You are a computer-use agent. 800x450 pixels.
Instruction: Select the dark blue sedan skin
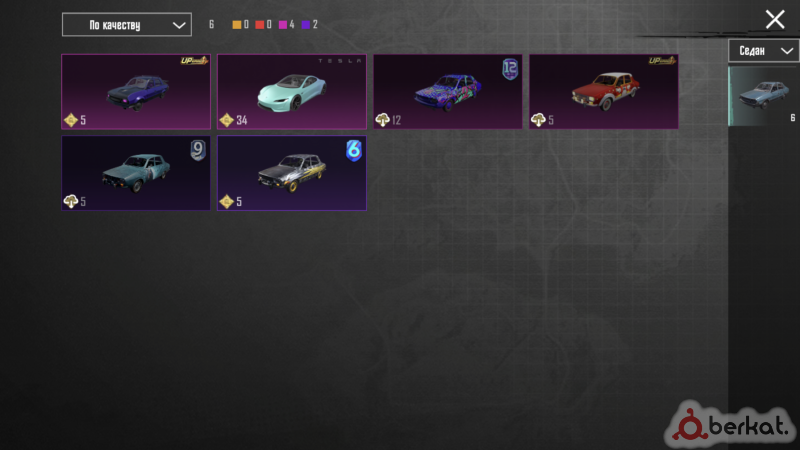point(136,91)
